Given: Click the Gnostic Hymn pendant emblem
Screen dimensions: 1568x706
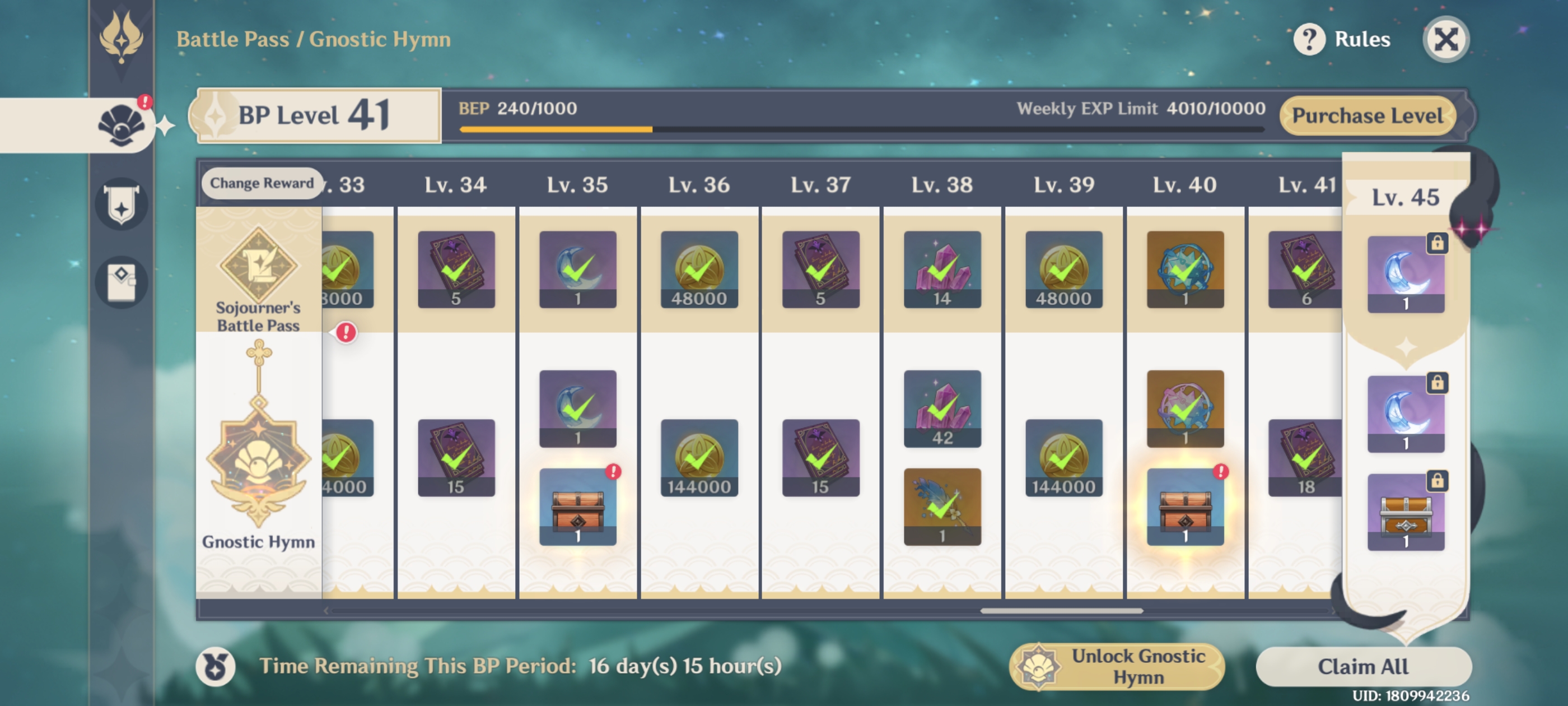Looking at the screenshot, I should [x=258, y=450].
